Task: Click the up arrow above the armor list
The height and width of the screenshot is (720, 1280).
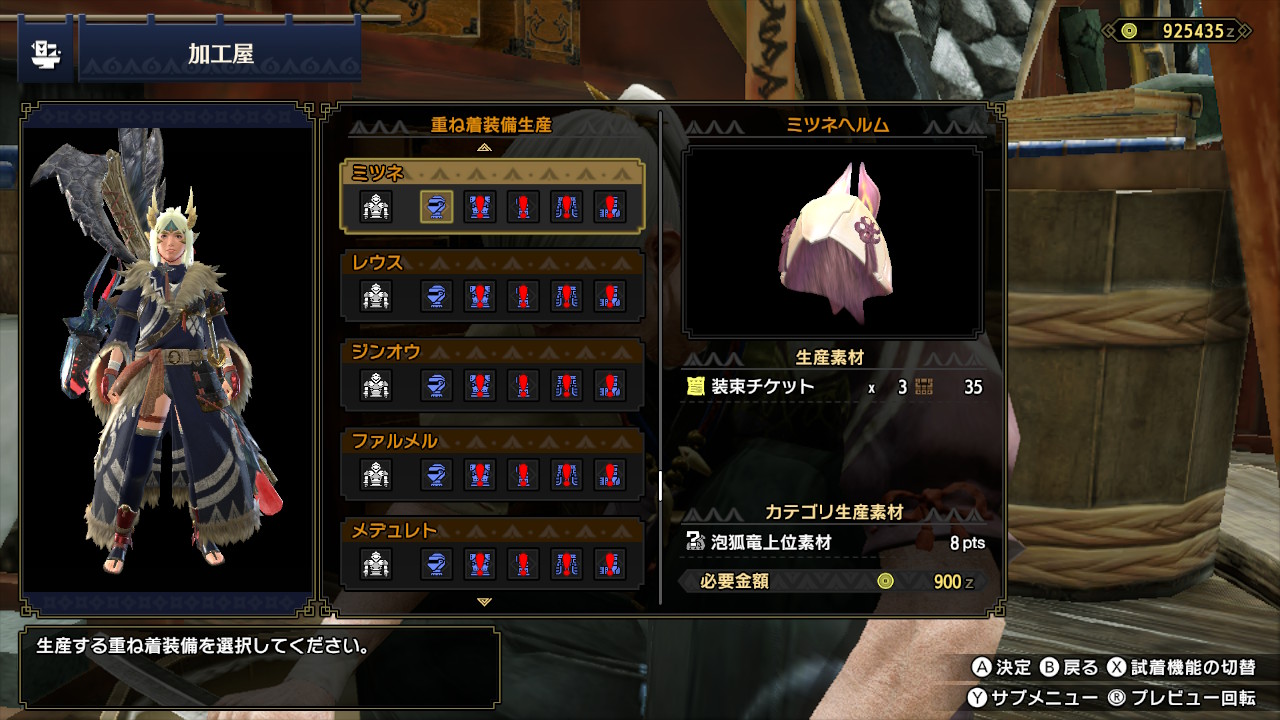Action: pyautogui.click(x=485, y=147)
